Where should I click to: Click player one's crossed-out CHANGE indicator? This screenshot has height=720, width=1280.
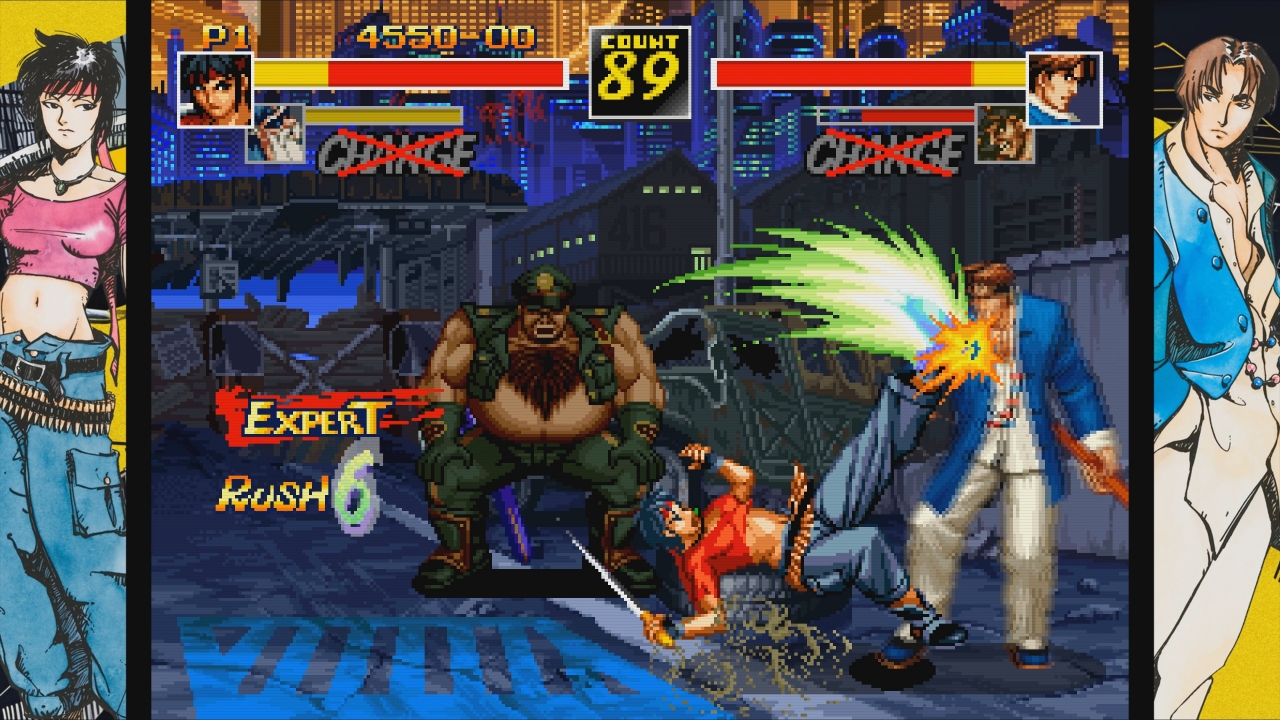(397, 154)
